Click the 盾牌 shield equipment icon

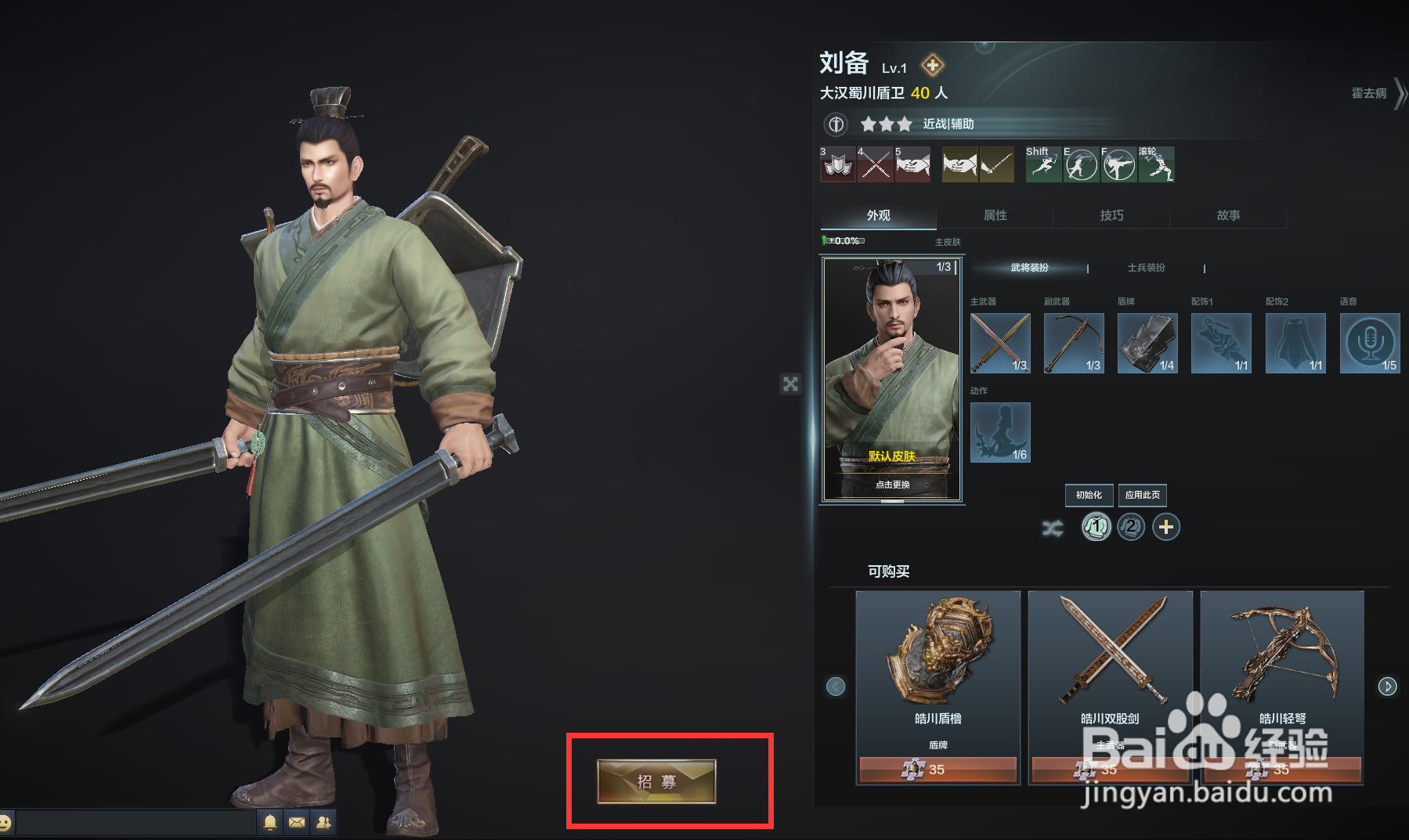[x=1147, y=343]
